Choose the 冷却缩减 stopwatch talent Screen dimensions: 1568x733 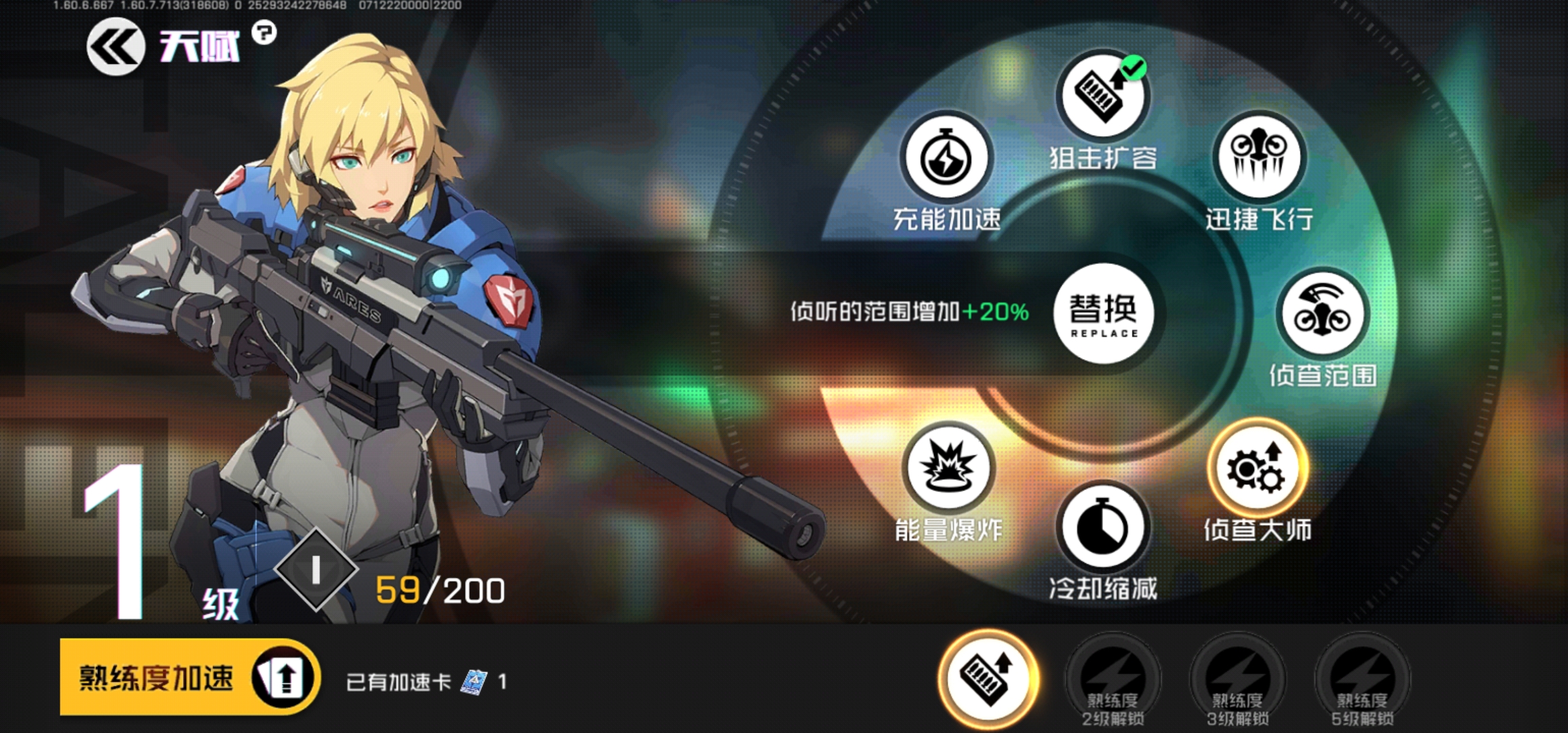1103,527
